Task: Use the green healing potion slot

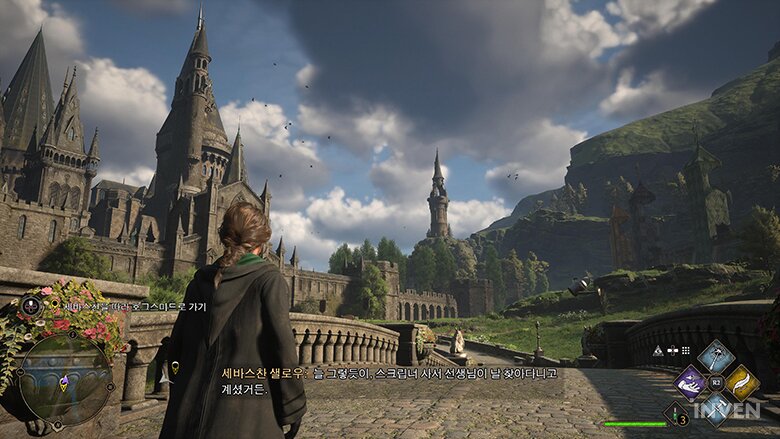Action: pyautogui.click(x=676, y=413)
